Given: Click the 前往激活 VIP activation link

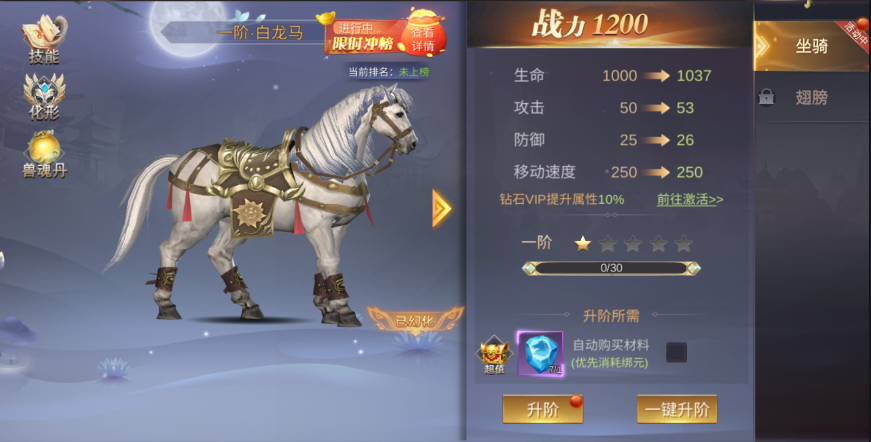Looking at the screenshot, I should point(690,199).
